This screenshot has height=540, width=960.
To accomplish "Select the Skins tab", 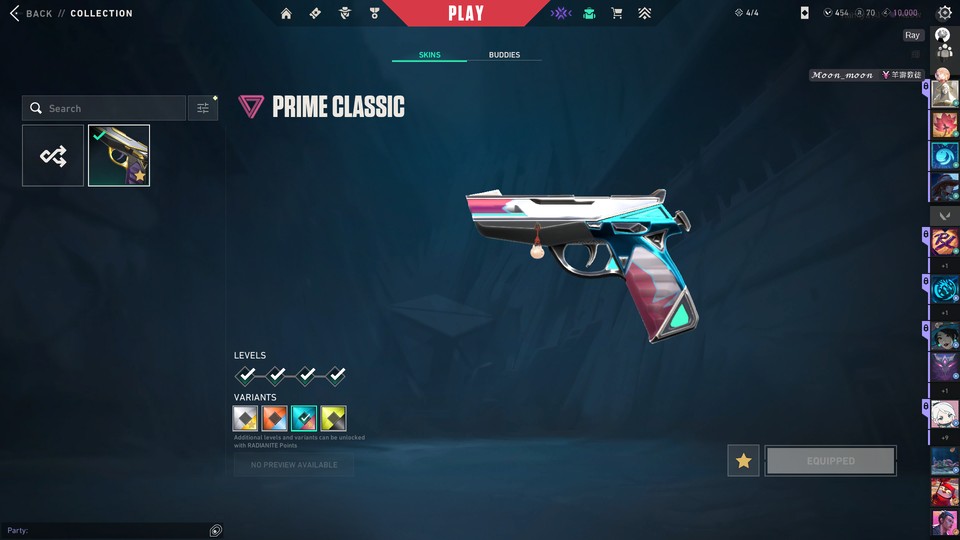I will click(429, 55).
